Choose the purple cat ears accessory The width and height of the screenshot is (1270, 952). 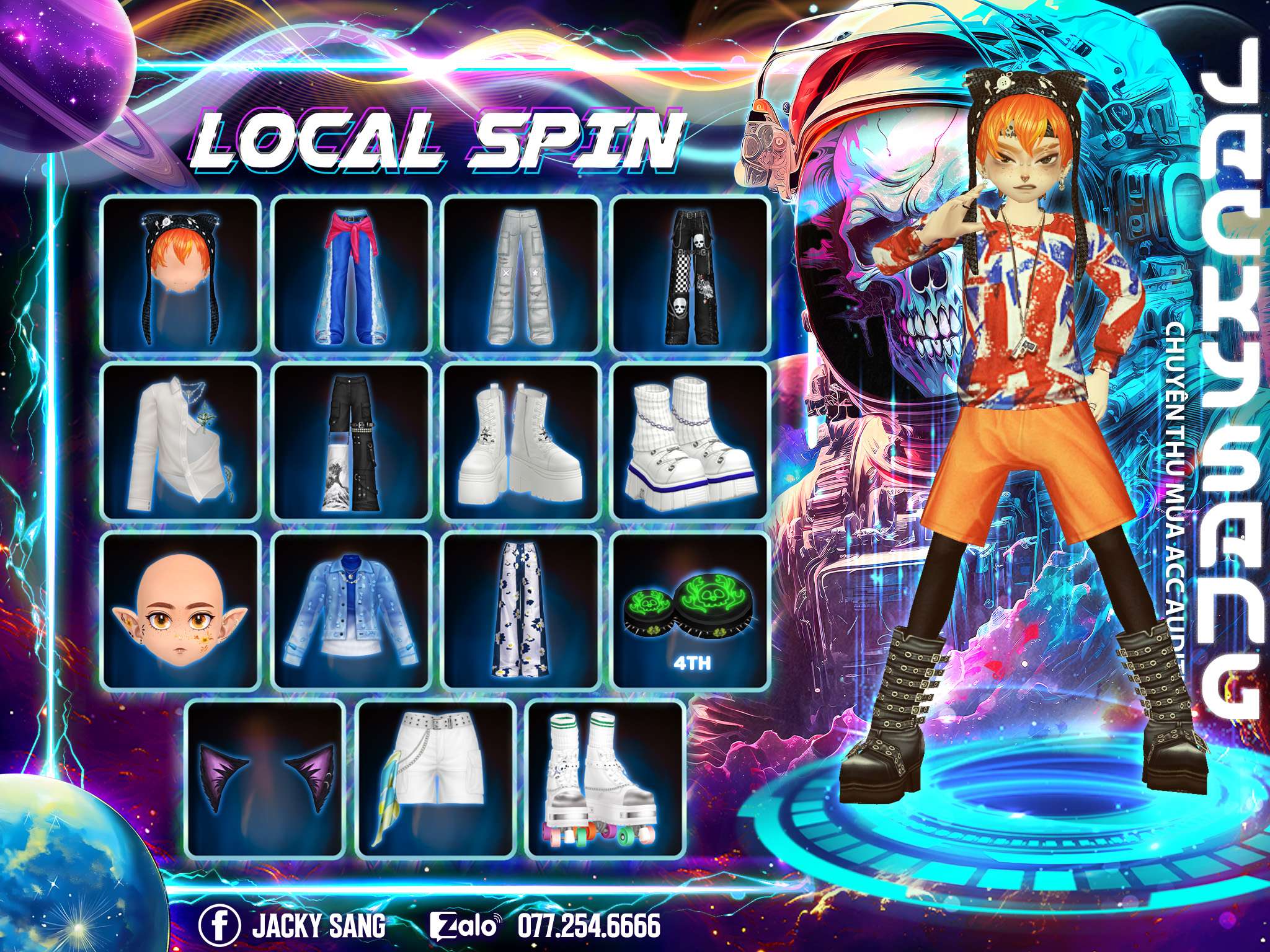(x=266, y=778)
